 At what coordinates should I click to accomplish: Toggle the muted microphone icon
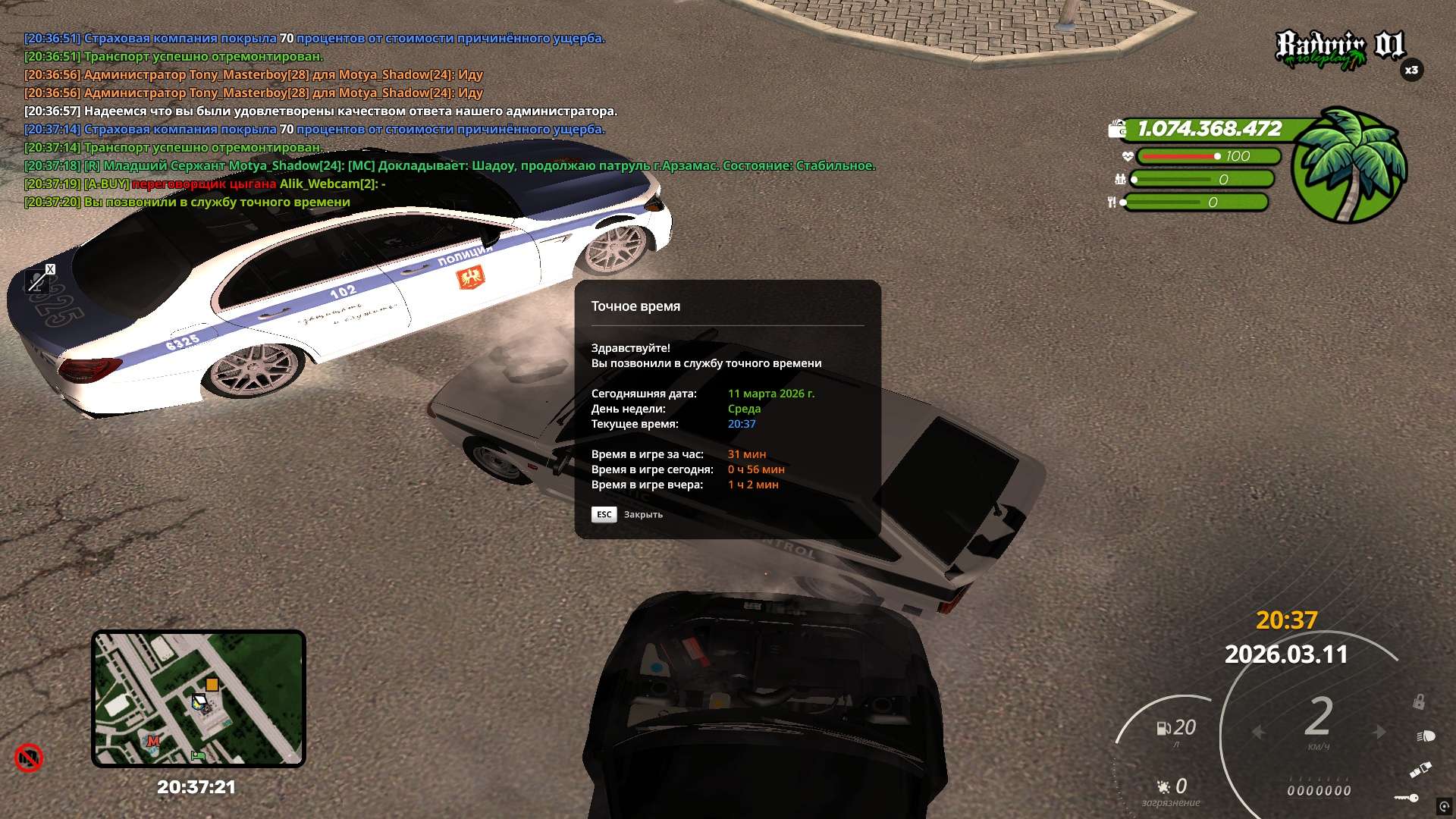(36, 282)
